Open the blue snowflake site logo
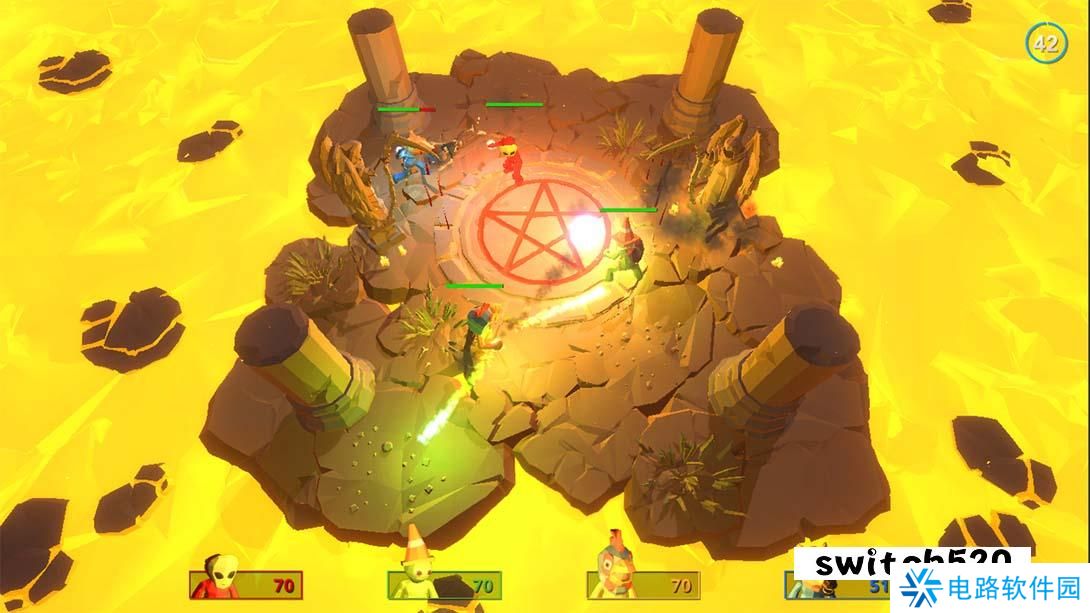The width and height of the screenshot is (1090, 613). [920, 588]
